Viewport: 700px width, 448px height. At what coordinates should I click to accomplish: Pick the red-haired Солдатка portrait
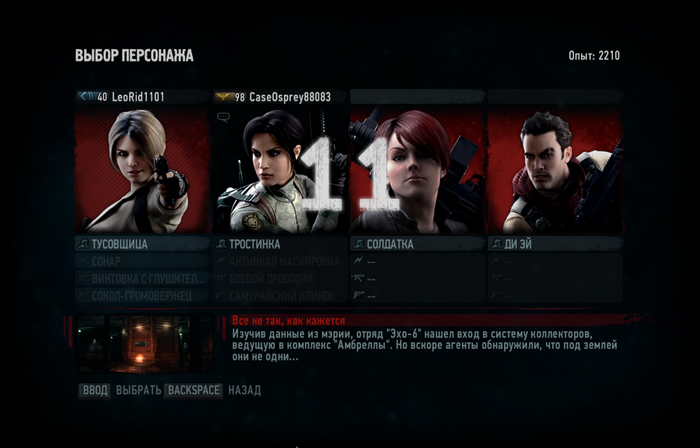point(417,170)
